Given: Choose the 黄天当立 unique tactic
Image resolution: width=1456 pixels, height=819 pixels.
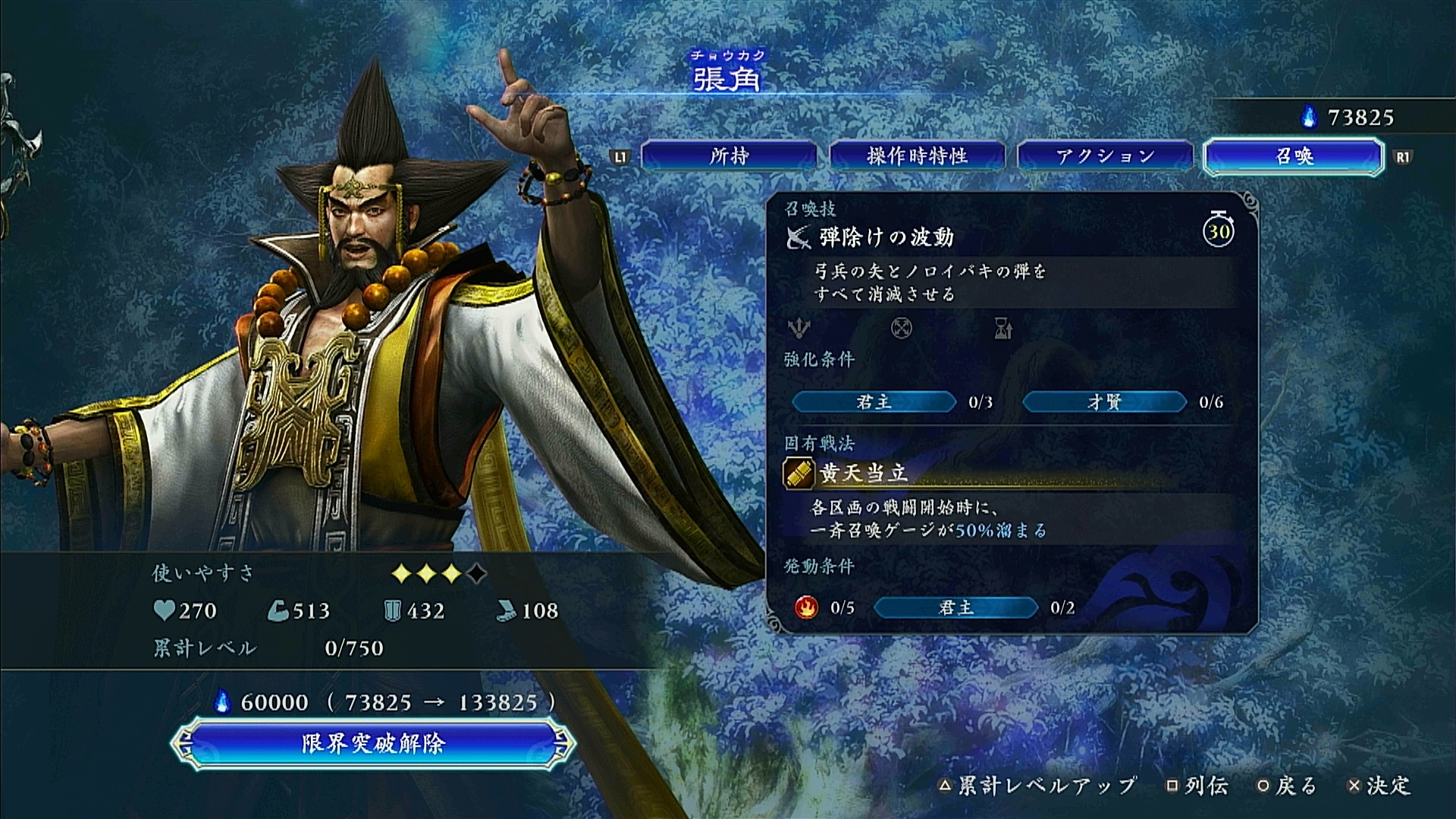Looking at the screenshot, I should point(863,473).
